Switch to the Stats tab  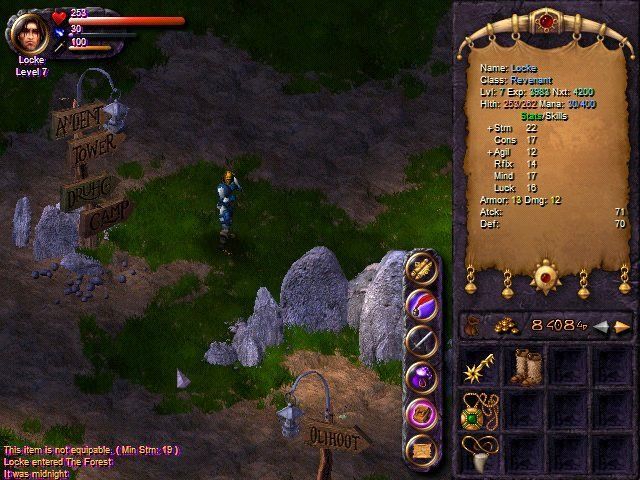pos(533,117)
